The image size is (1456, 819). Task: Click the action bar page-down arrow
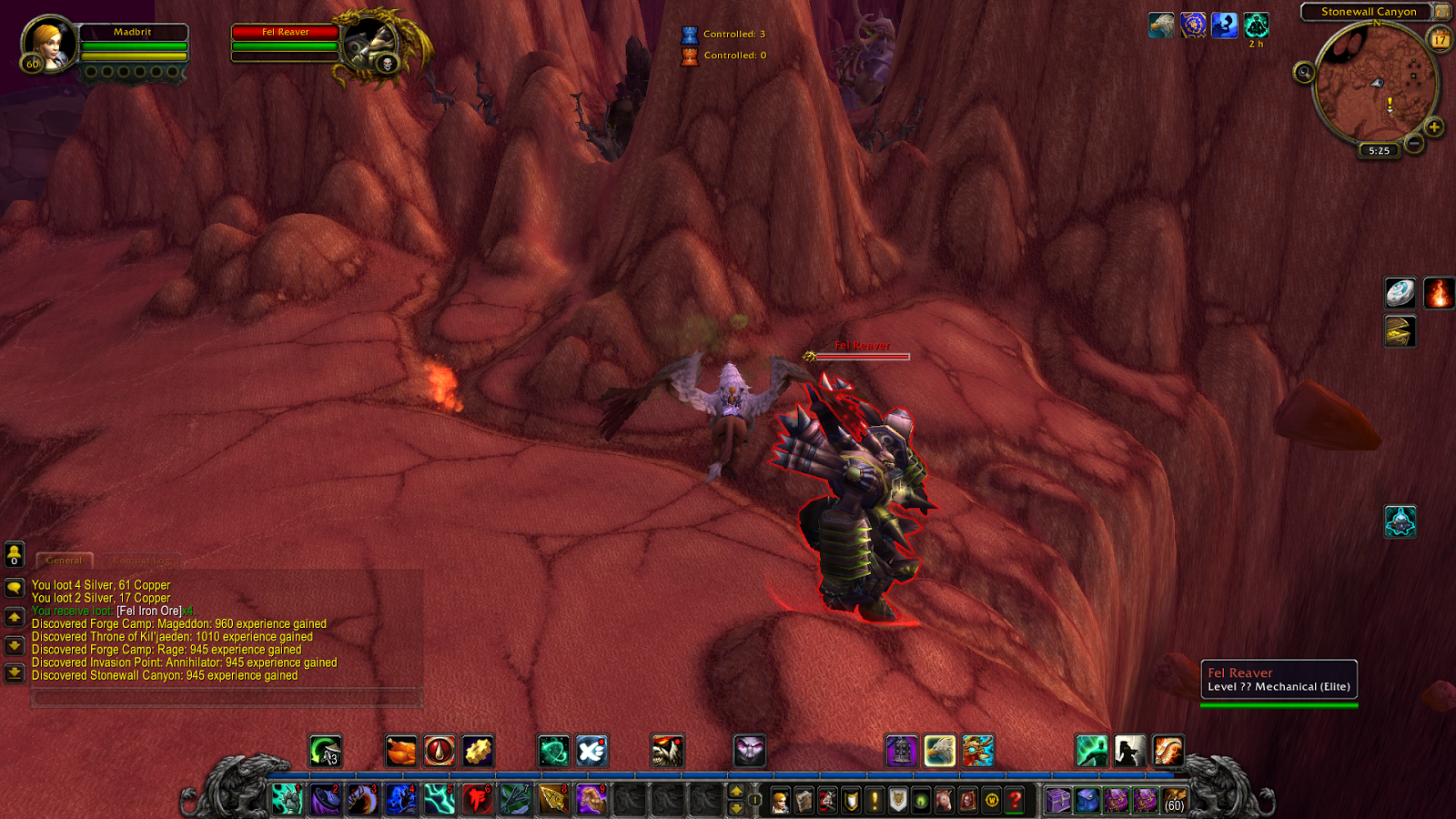(x=735, y=808)
